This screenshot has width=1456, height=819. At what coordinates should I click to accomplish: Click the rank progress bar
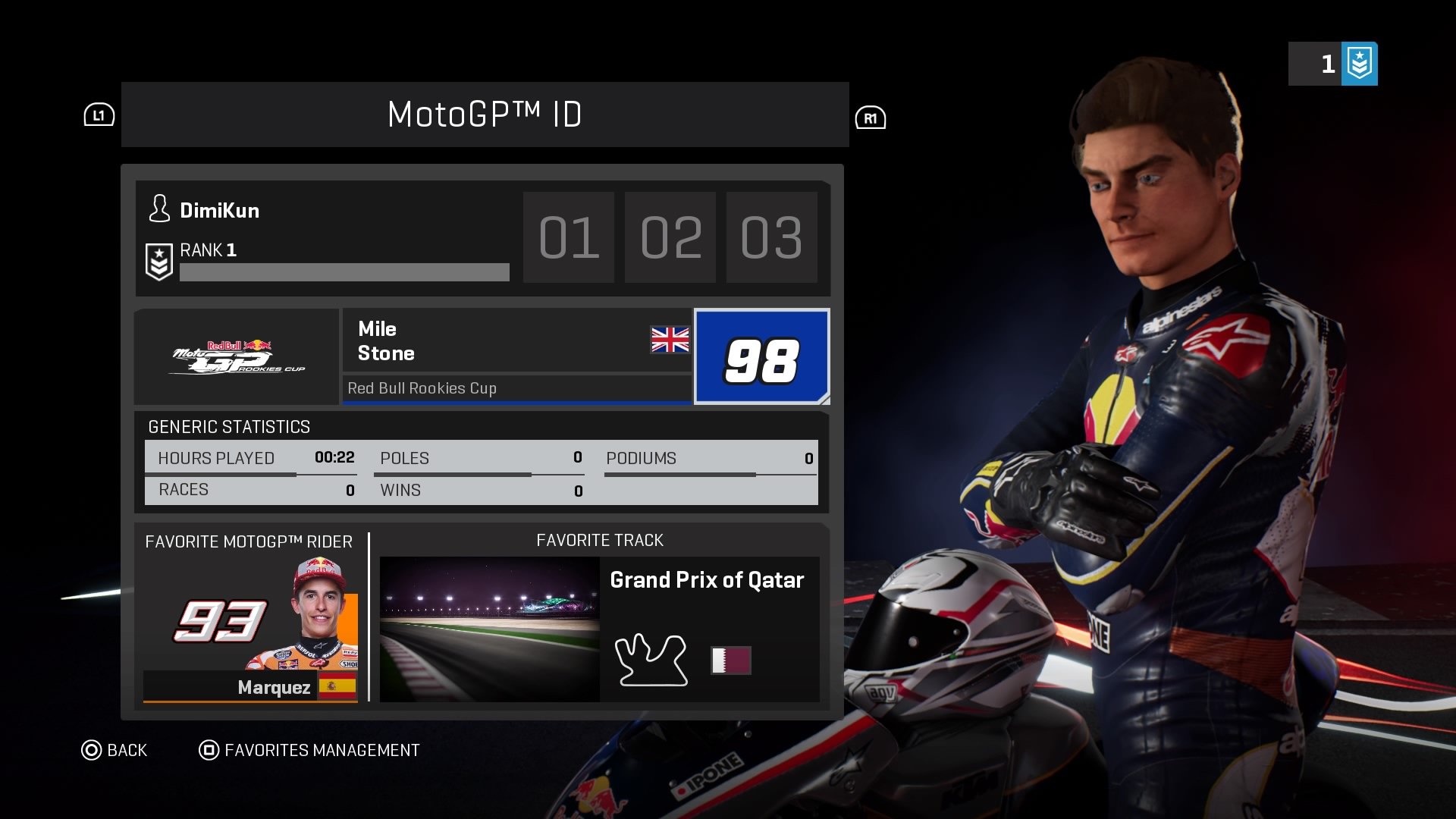(x=344, y=271)
